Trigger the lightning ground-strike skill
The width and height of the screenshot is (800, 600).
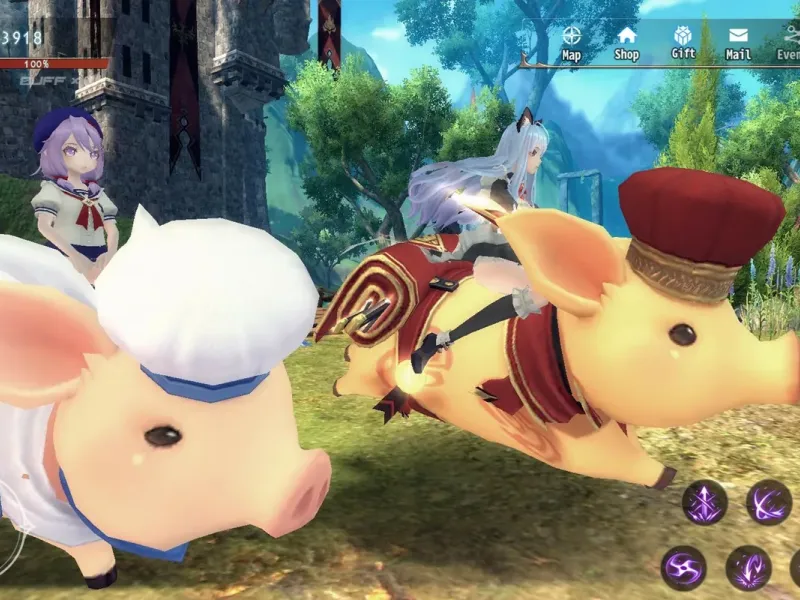point(748,567)
